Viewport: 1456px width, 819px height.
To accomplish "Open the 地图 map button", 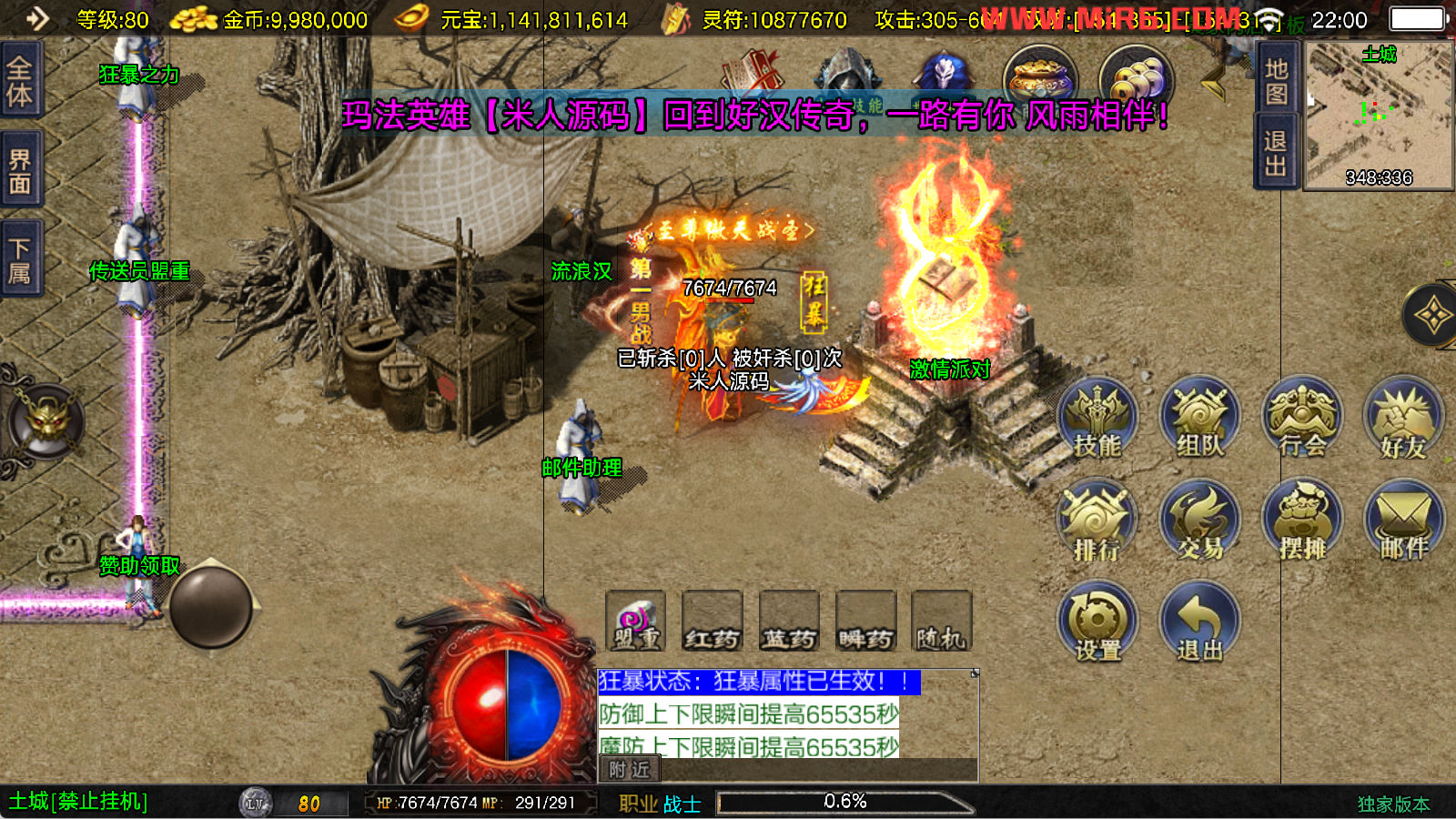I will coord(1276,81).
